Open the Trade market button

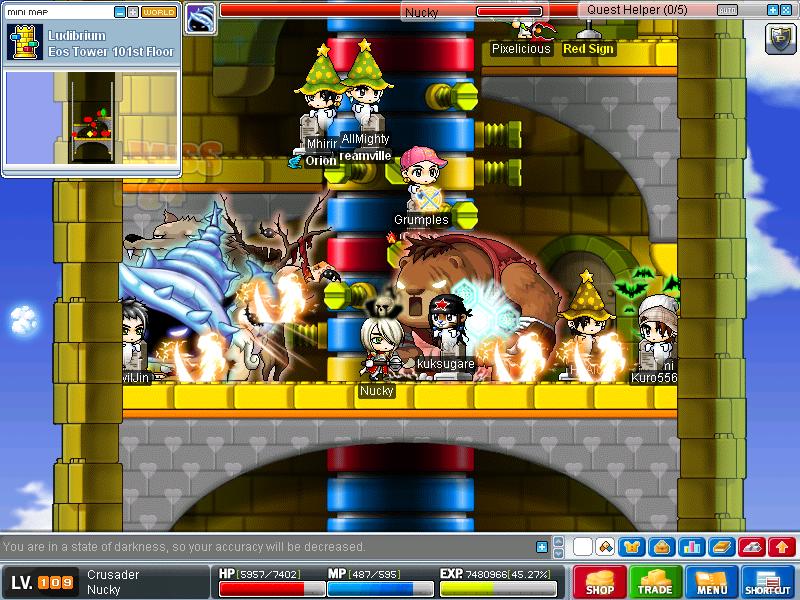[x=656, y=582]
